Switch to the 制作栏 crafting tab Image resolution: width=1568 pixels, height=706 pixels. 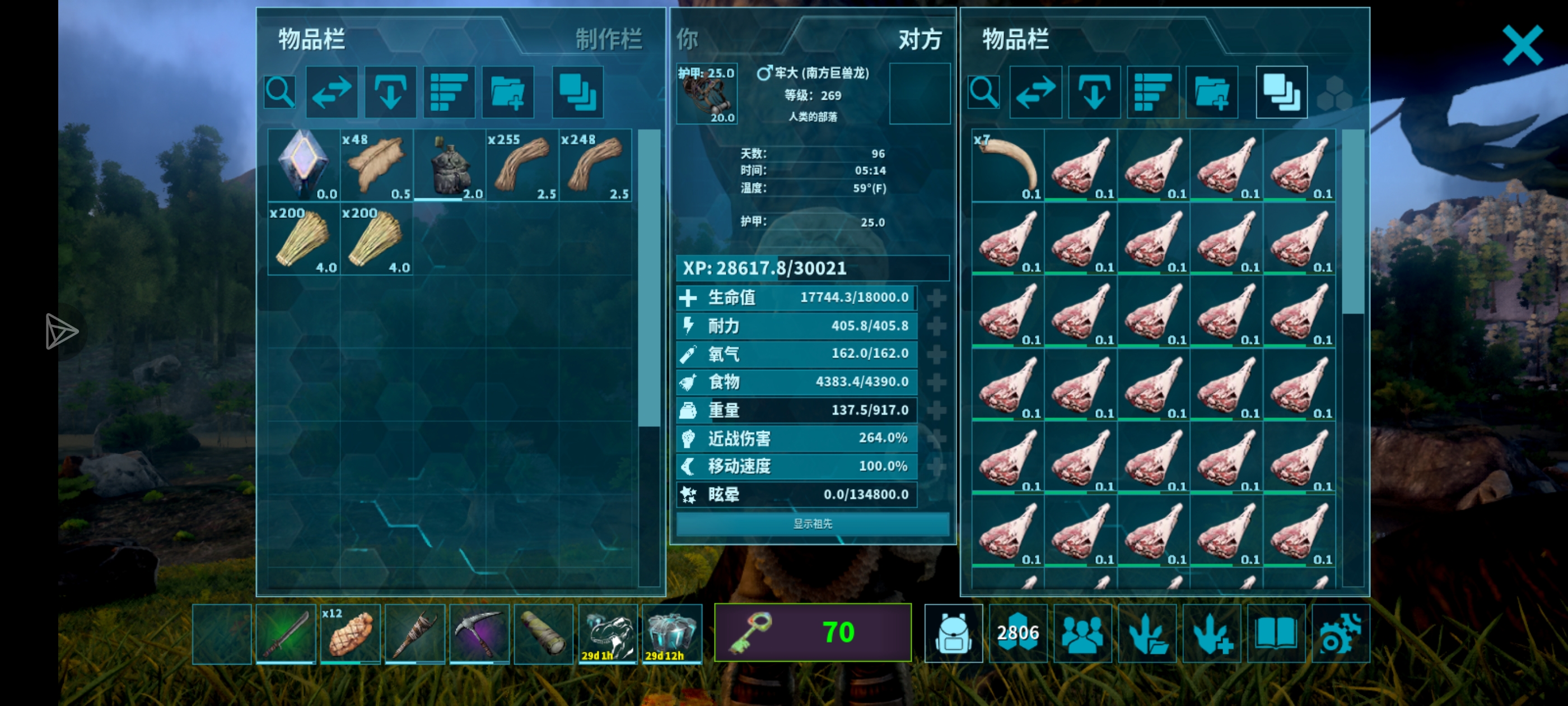609,40
